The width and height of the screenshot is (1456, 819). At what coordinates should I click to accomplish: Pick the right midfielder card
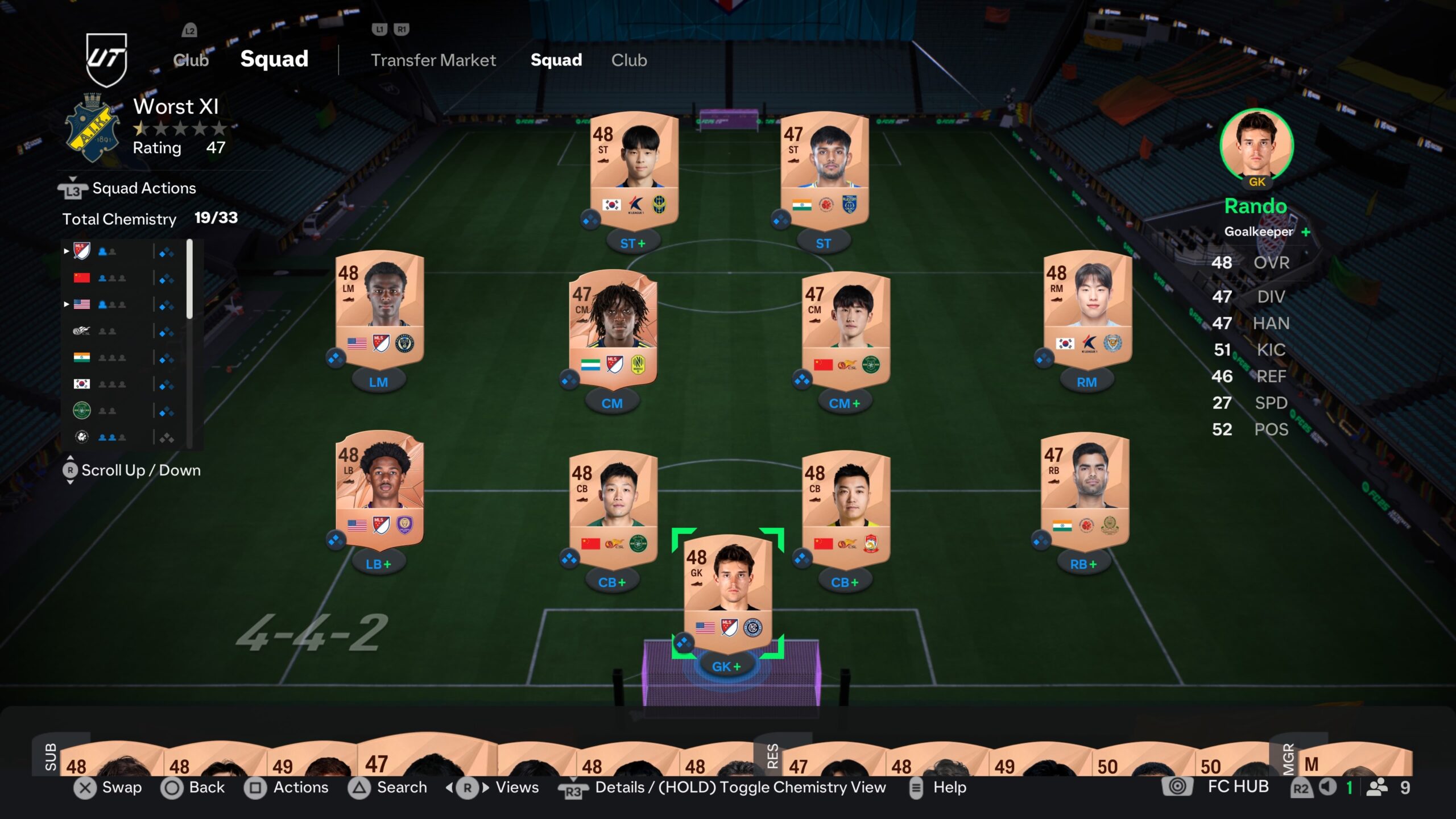pyautogui.click(x=1087, y=310)
